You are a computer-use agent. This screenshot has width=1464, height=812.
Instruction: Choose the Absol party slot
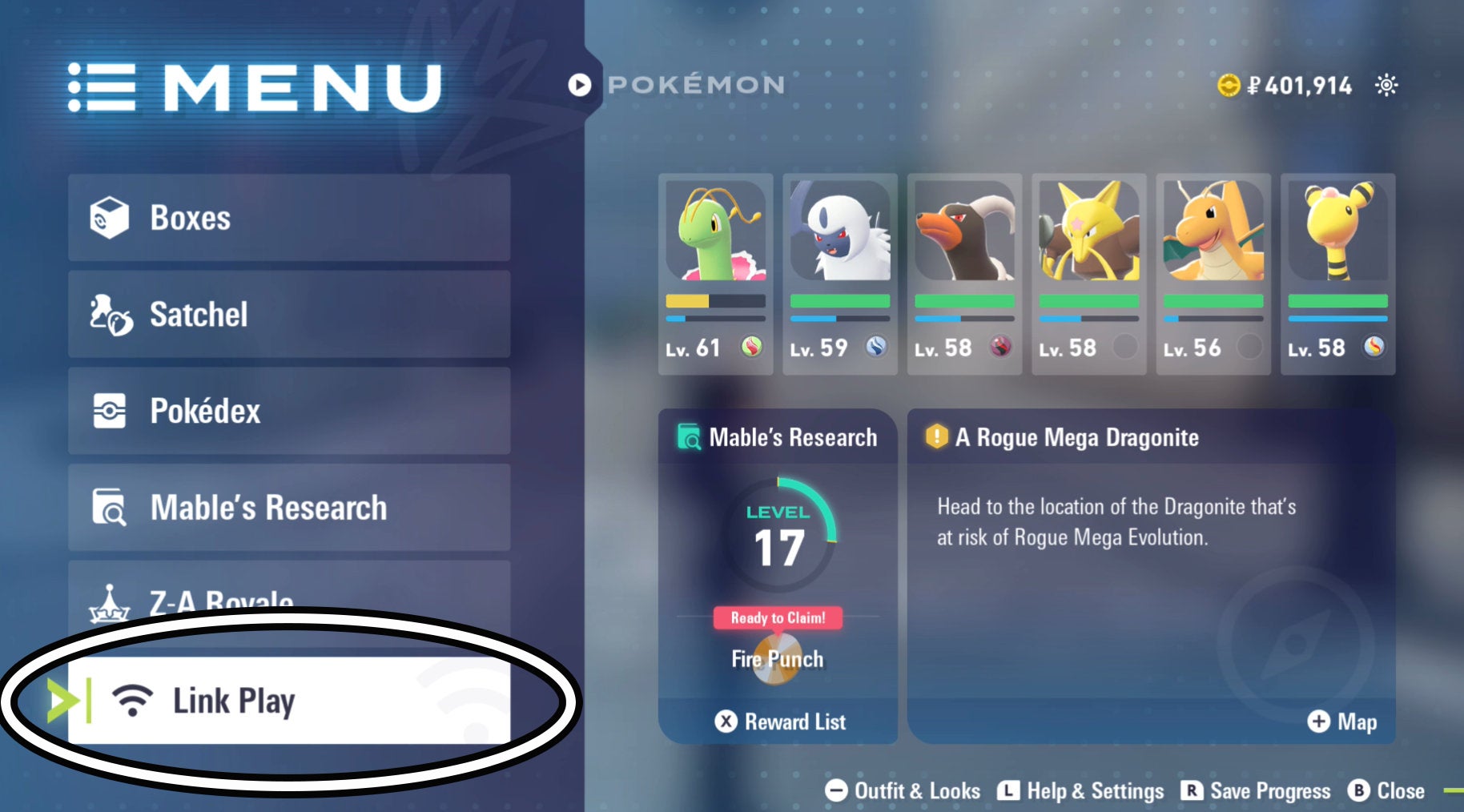(839, 274)
